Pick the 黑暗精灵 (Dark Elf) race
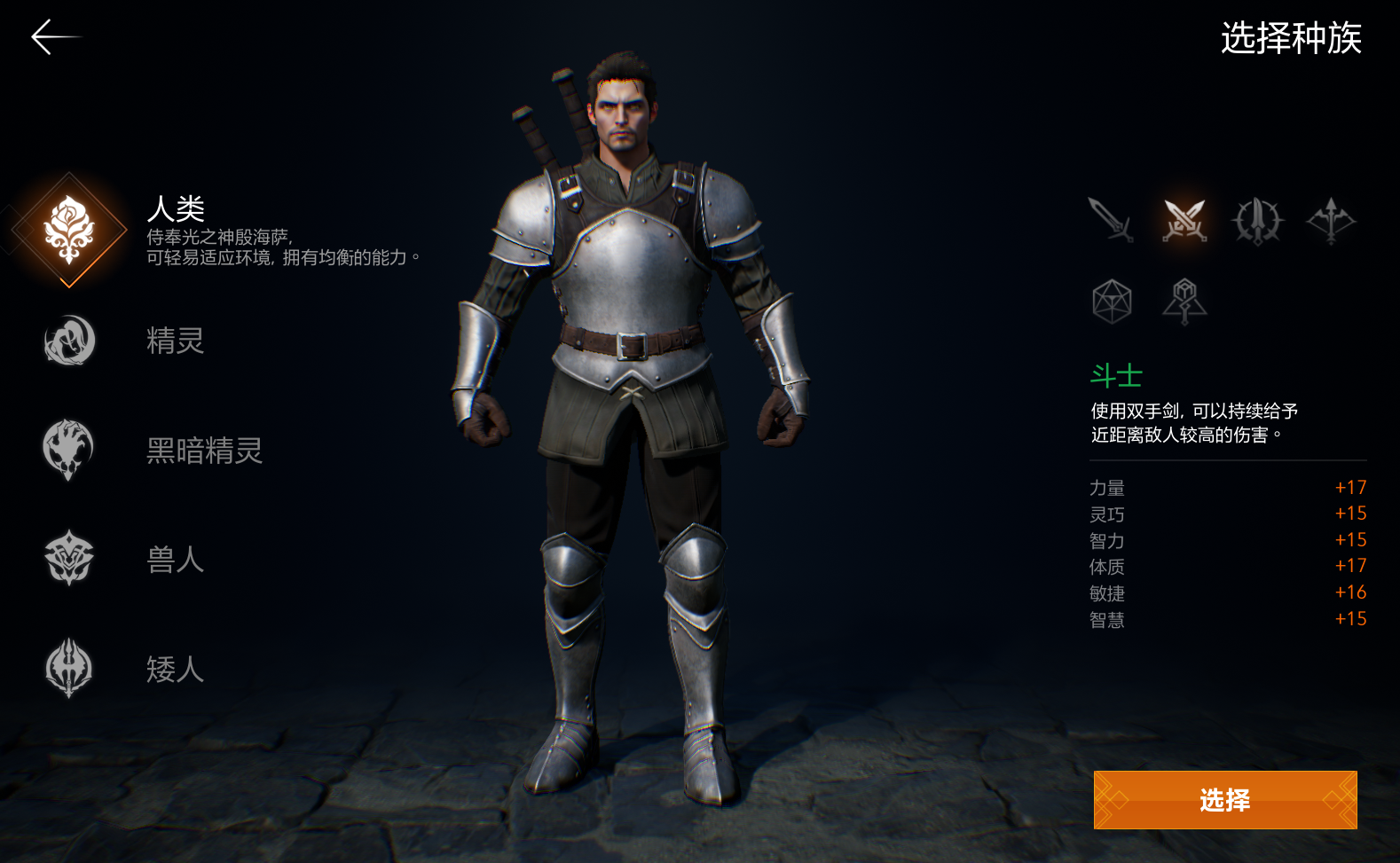 pyautogui.click(x=70, y=450)
